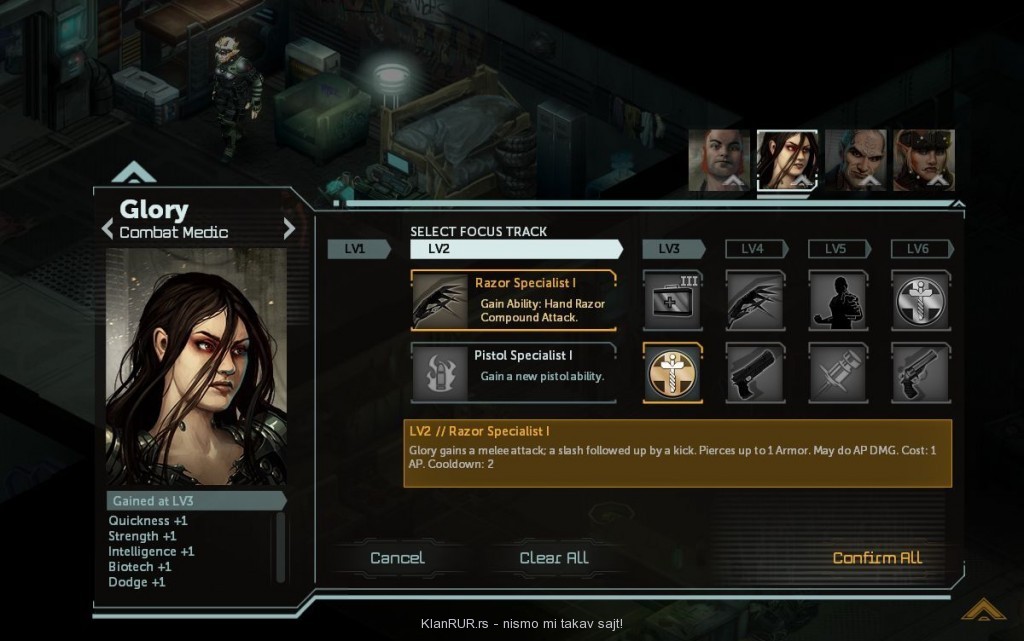This screenshot has width=1024, height=641.
Task: Switch to the previous character with left arrow
Action: tap(108, 230)
